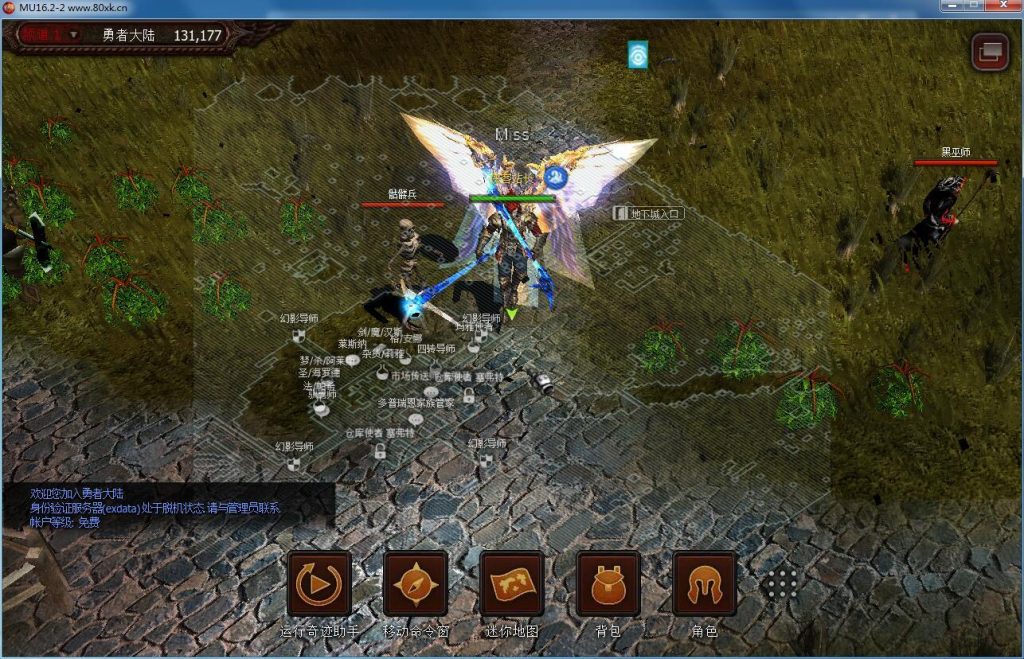
Task: Open the channel dropdown arrow beside 勇者大陆
Action: coord(73,35)
